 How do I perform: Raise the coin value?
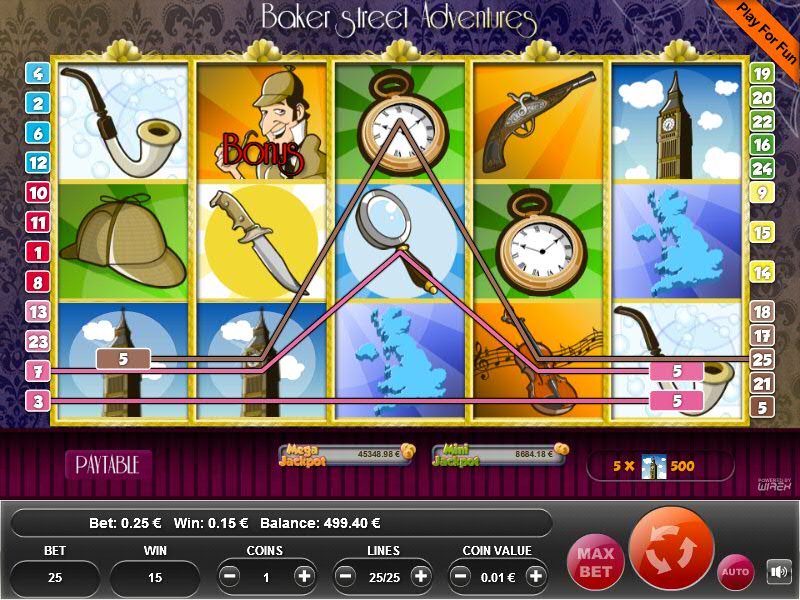pos(536,577)
